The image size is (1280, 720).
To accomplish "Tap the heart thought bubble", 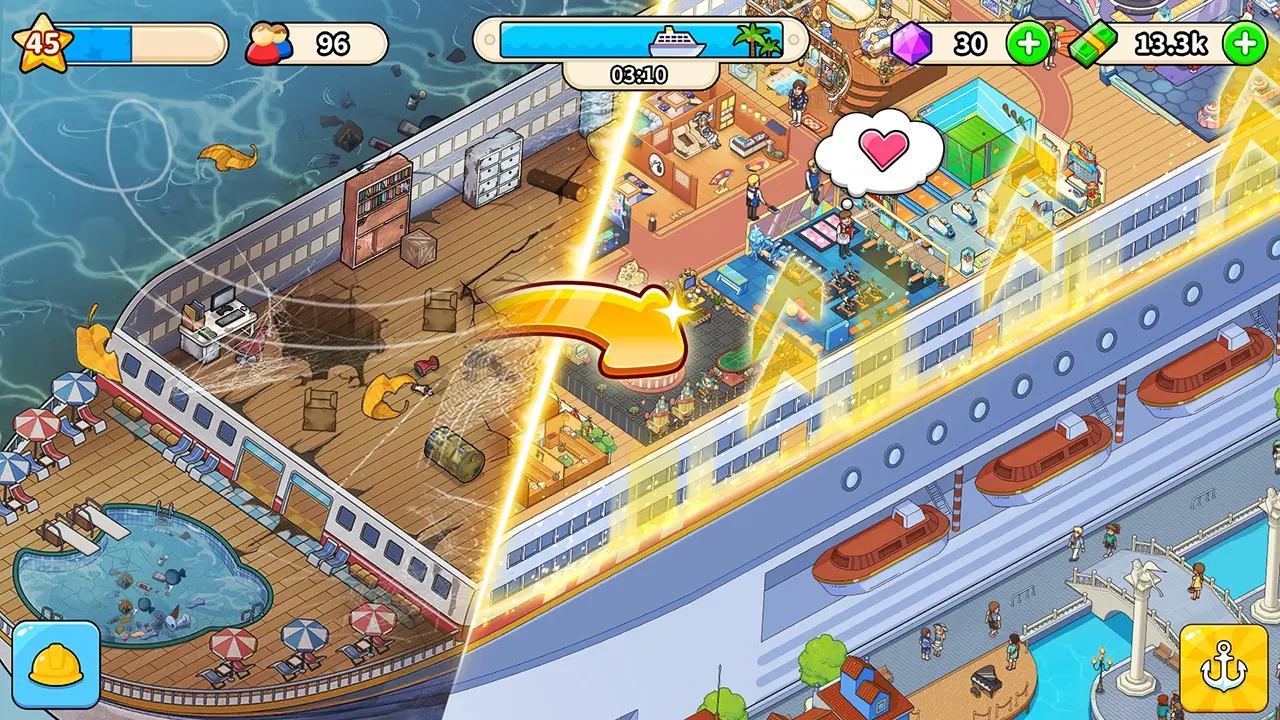I will (x=879, y=153).
